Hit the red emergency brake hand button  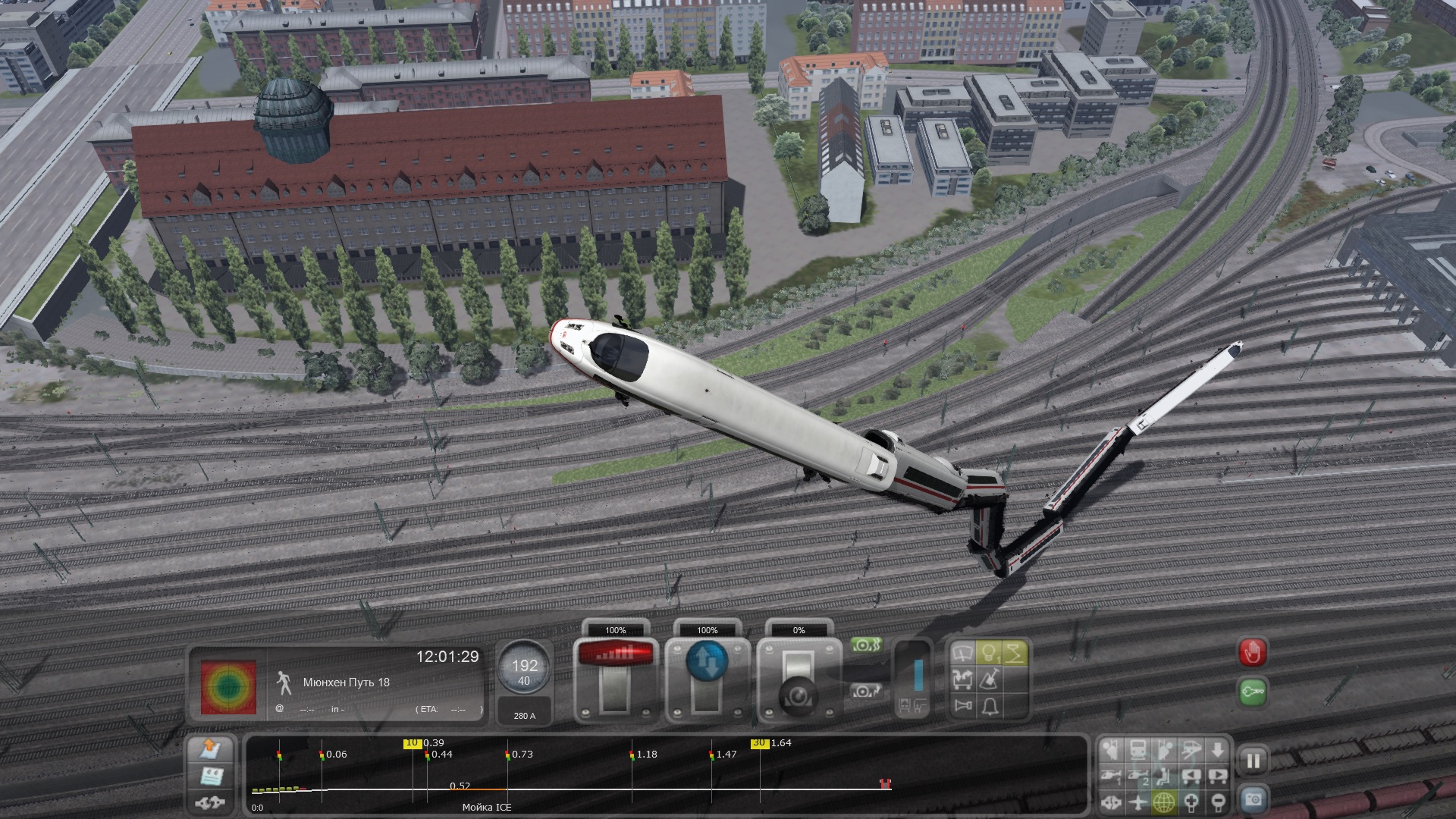pos(1252,651)
